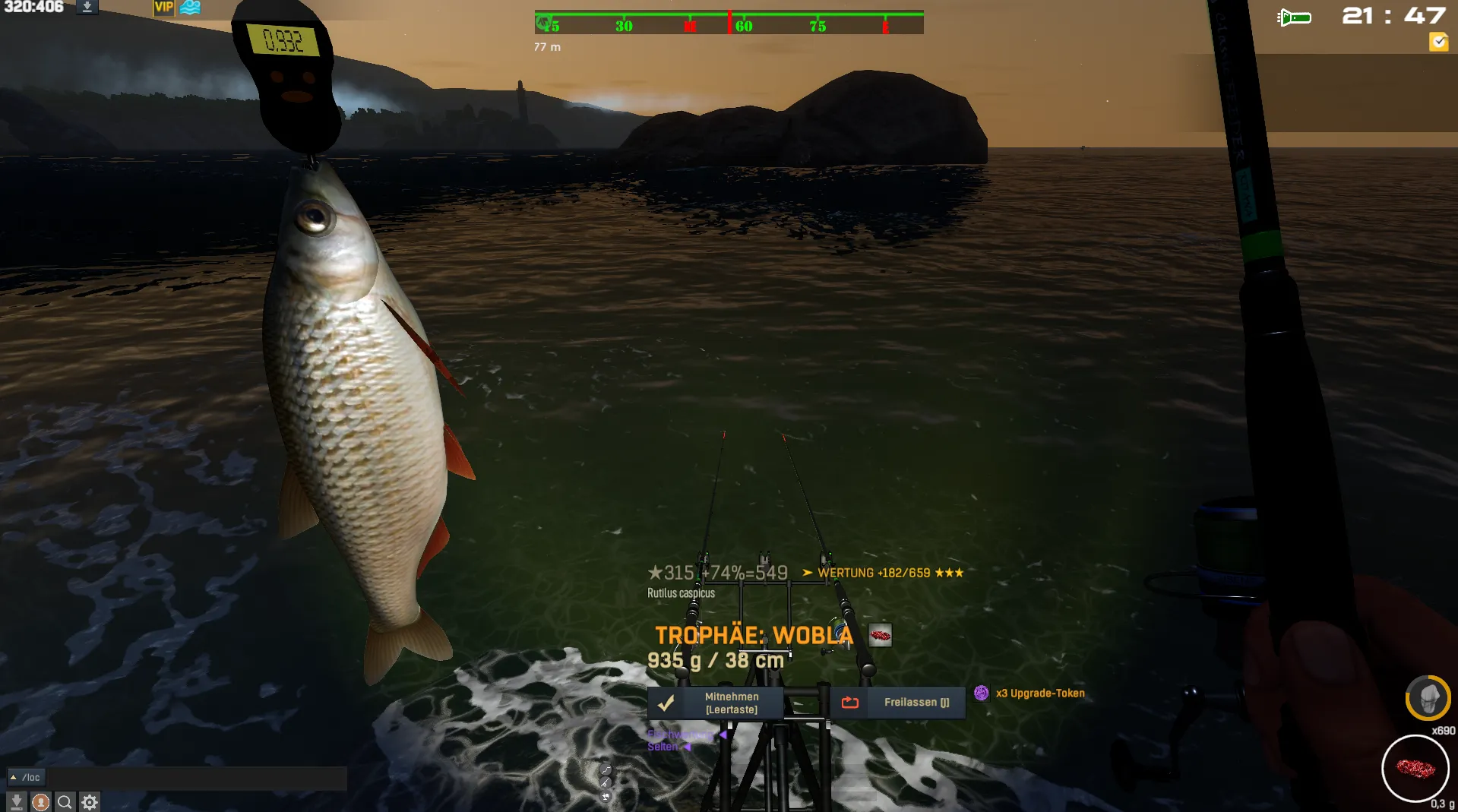Screen dimensions: 1458x812
Task: Open settings via the gear icon
Action: pyautogui.click(x=90, y=802)
